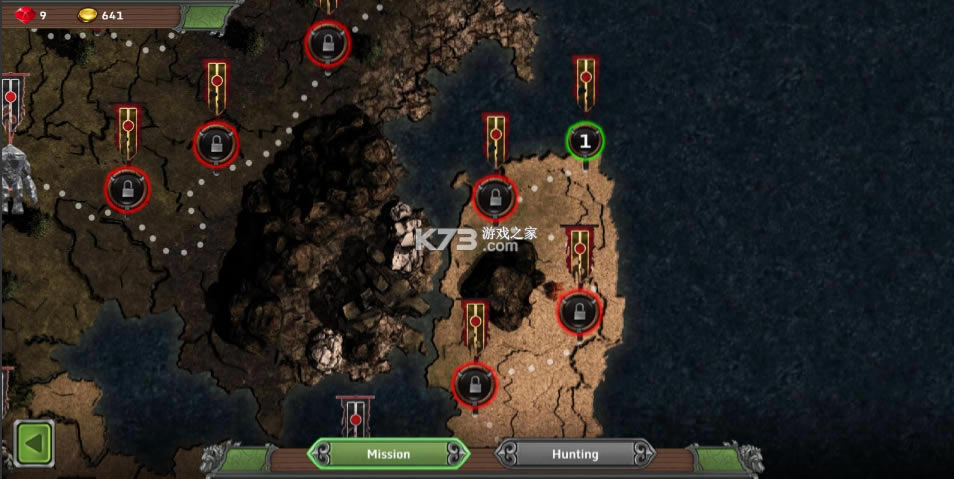
Task: Select the unlocked level 1 map node
Action: 585,141
